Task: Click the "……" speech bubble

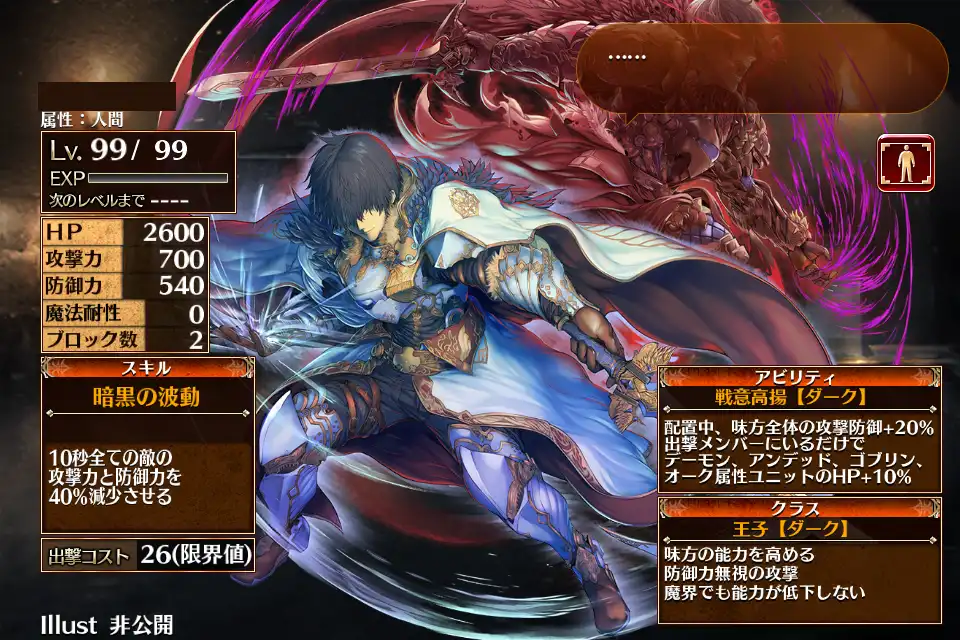Action: [x=762, y=68]
